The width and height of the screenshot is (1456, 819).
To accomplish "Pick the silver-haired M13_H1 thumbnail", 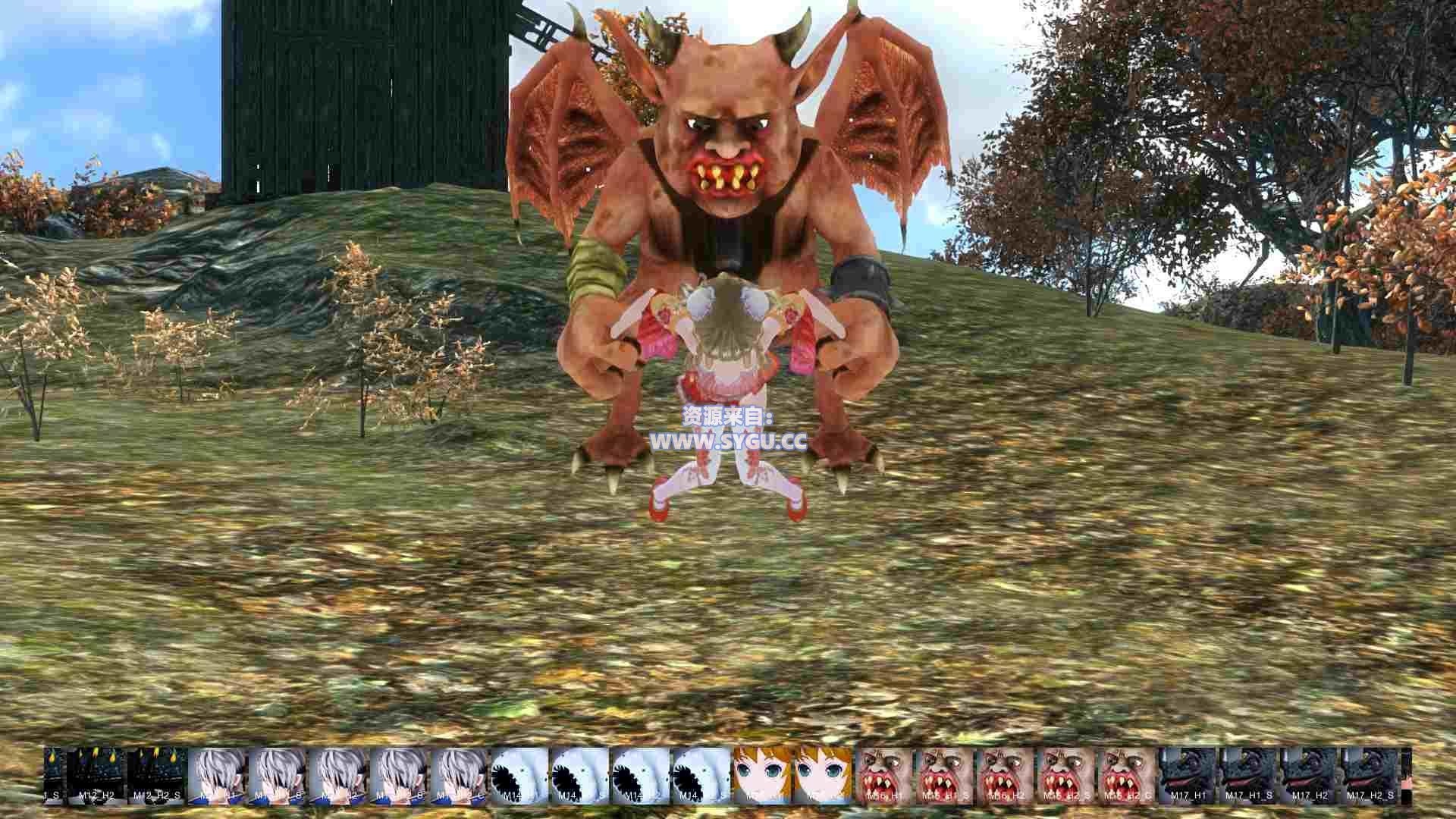I will click(x=218, y=775).
